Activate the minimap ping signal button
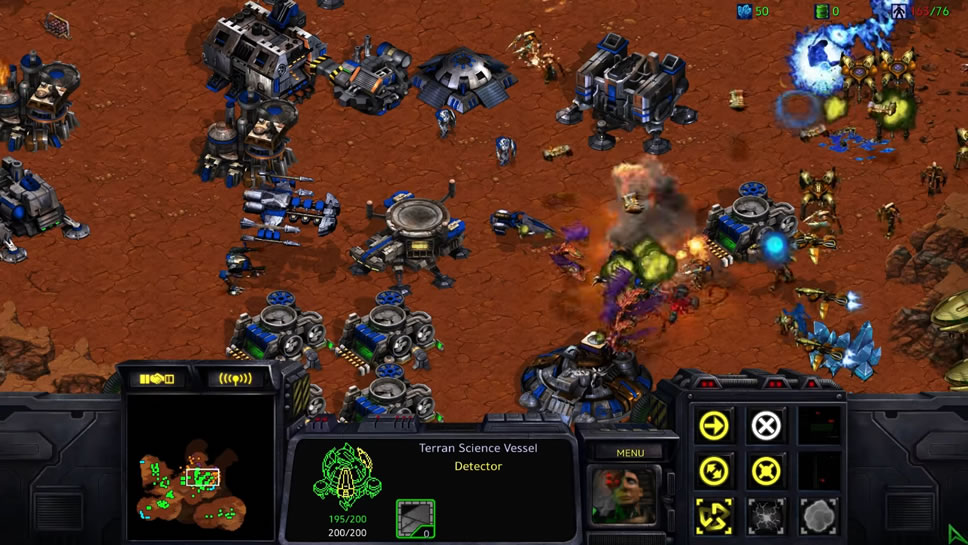 [235, 379]
